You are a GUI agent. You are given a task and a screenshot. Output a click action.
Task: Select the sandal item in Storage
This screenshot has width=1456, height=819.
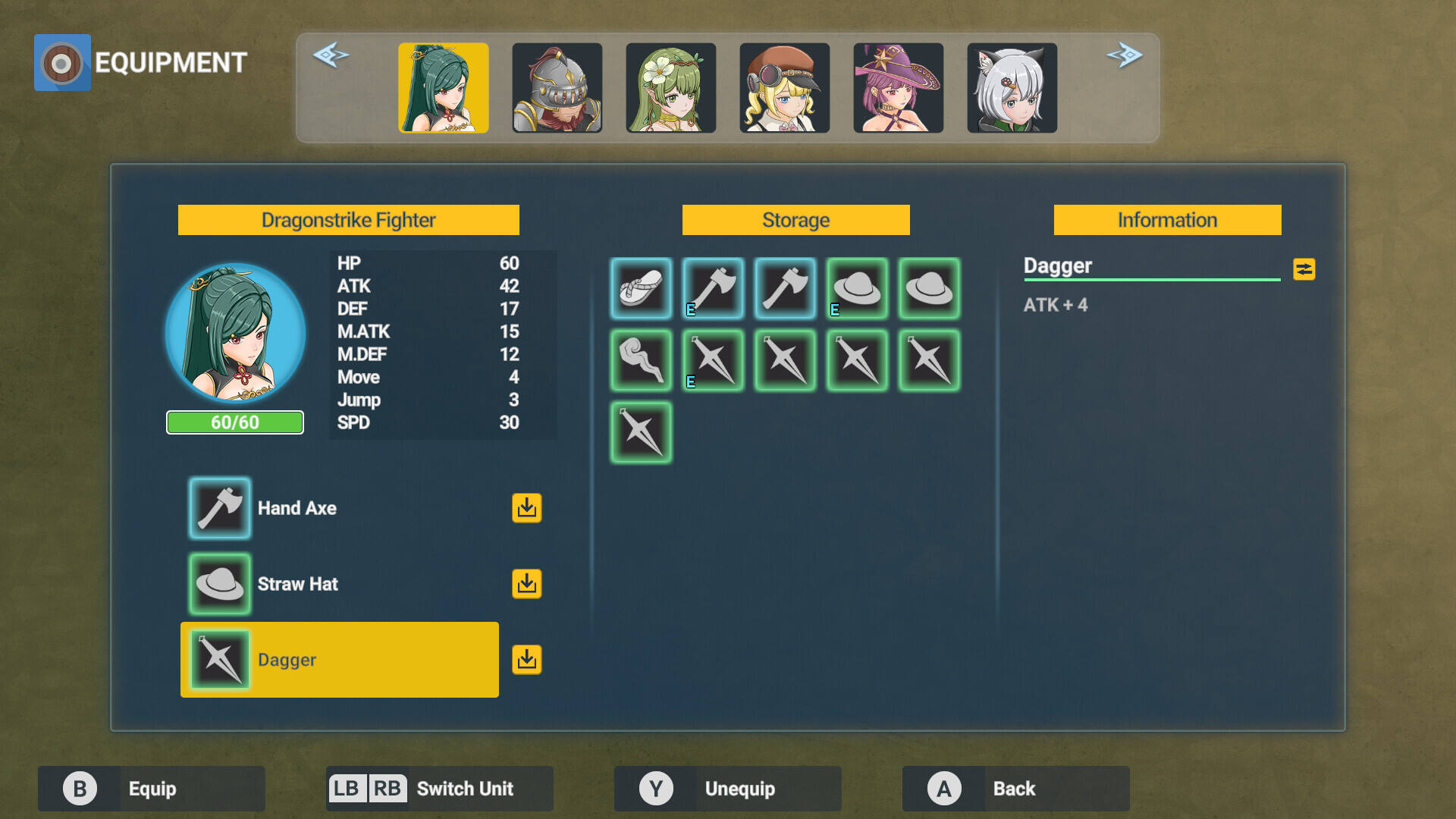(641, 288)
